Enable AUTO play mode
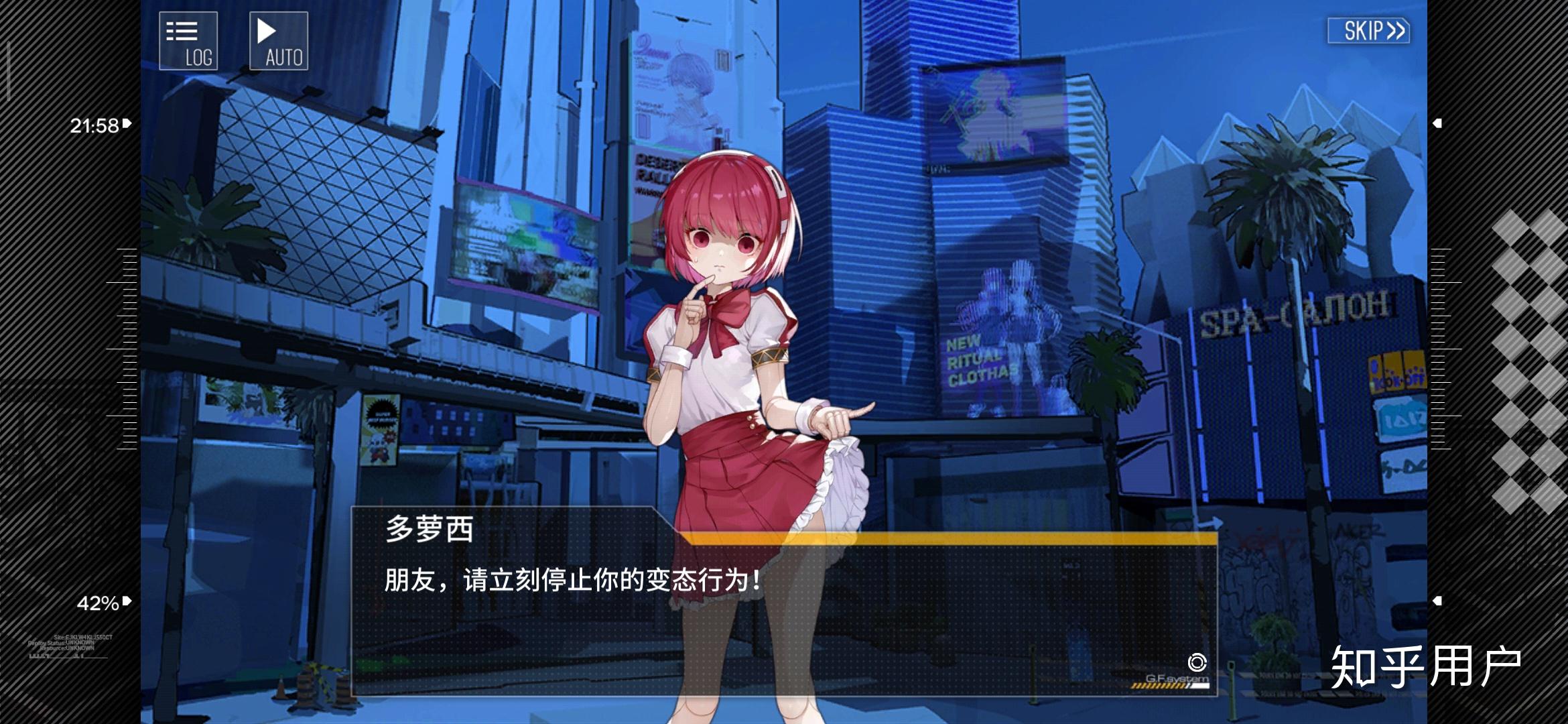Viewport: 1568px width, 724px height. coord(279,40)
